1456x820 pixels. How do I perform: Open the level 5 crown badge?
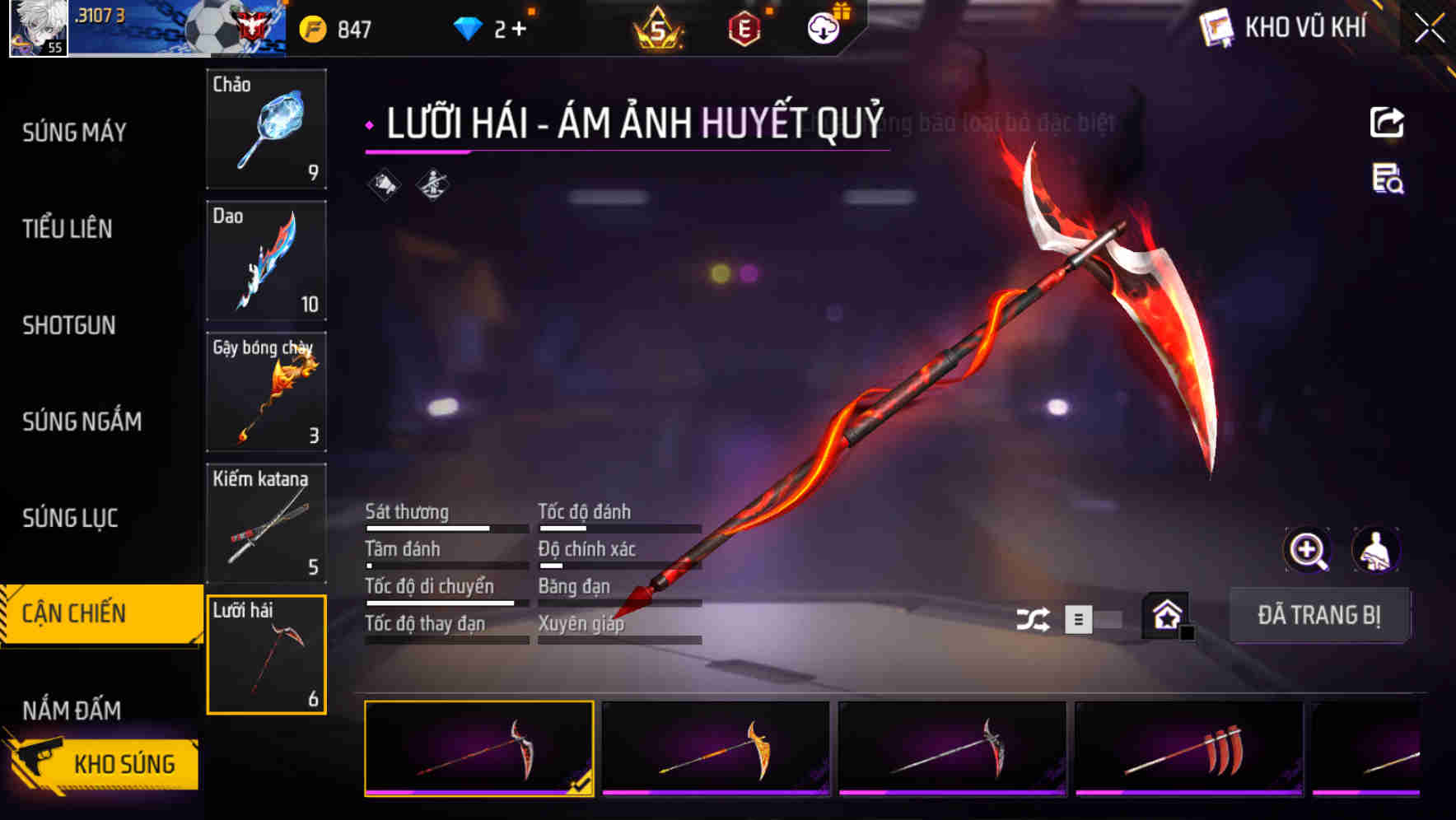tap(655, 26)
